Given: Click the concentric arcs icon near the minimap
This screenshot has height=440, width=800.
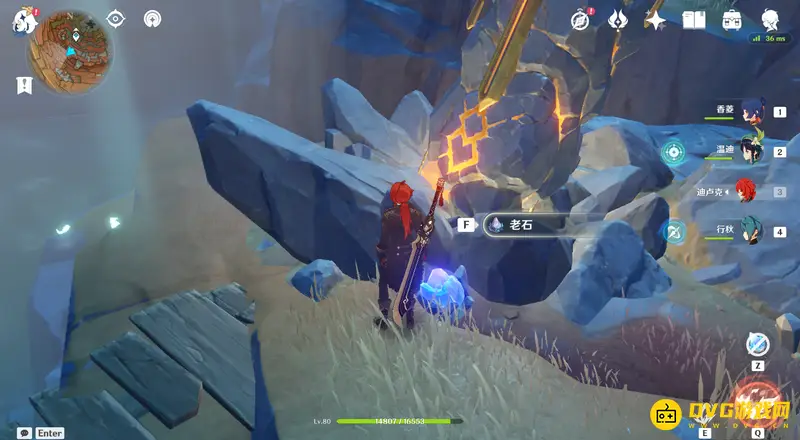Looking at the screenshot, I should click(152, 18).
